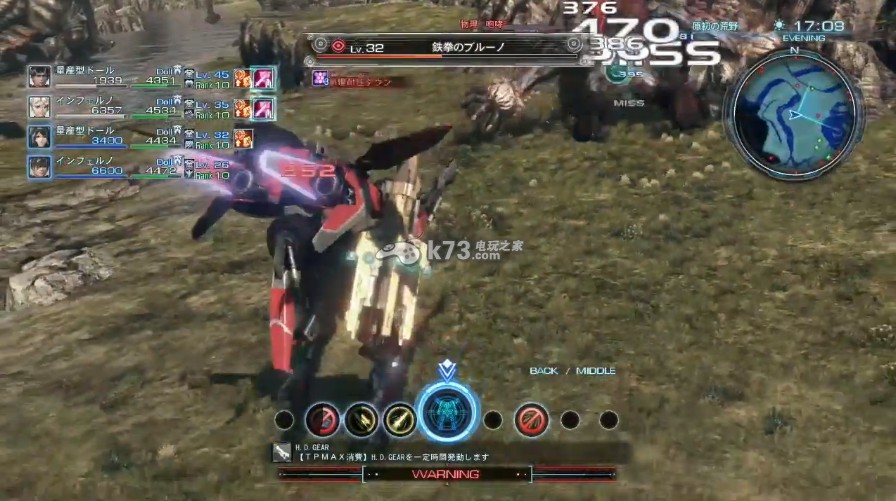
Task: Select the Lv. 32 party member portrait
Action: click(39, 136)
